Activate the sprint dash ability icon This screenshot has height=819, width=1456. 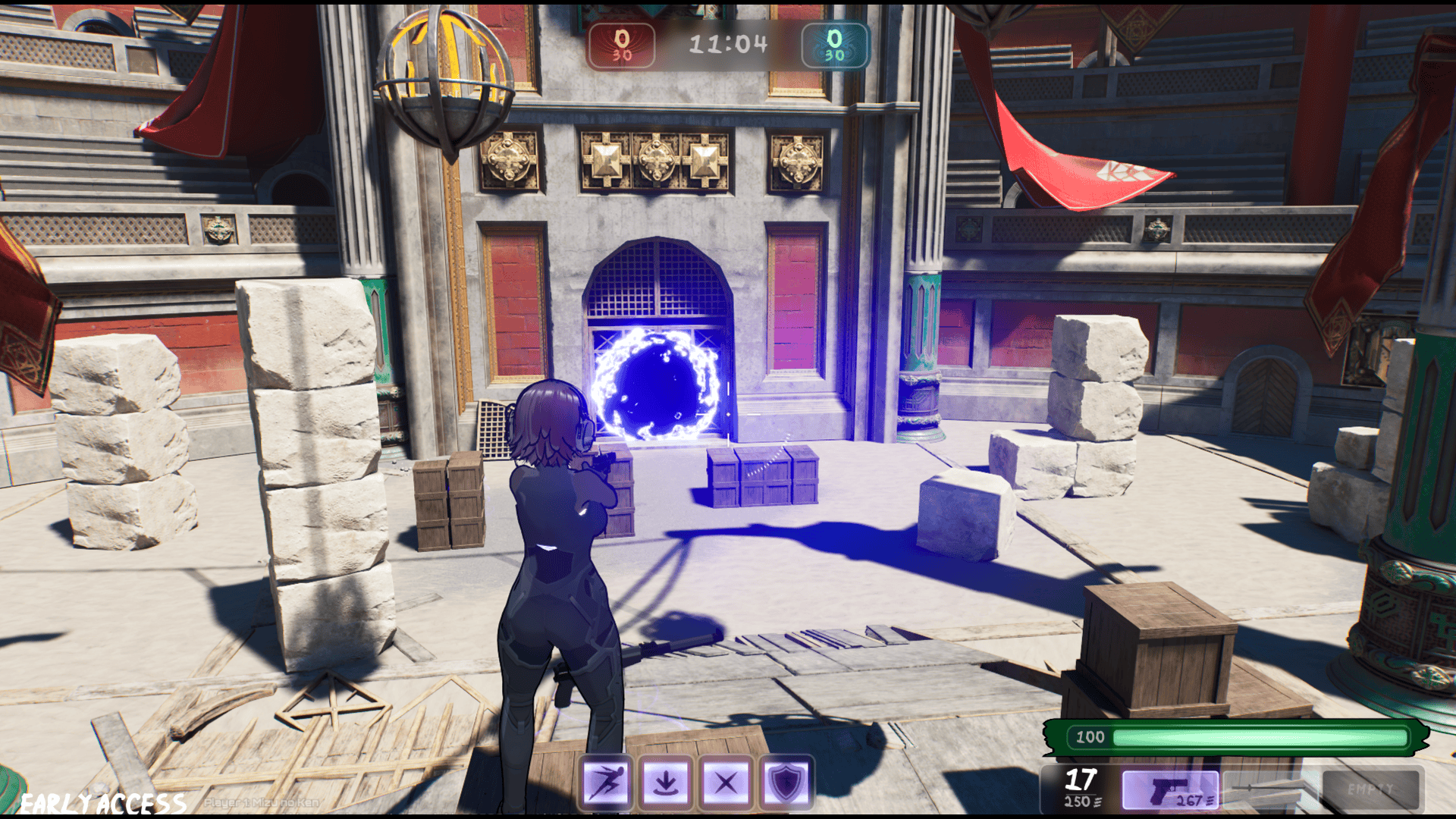(x=605, y=782)
